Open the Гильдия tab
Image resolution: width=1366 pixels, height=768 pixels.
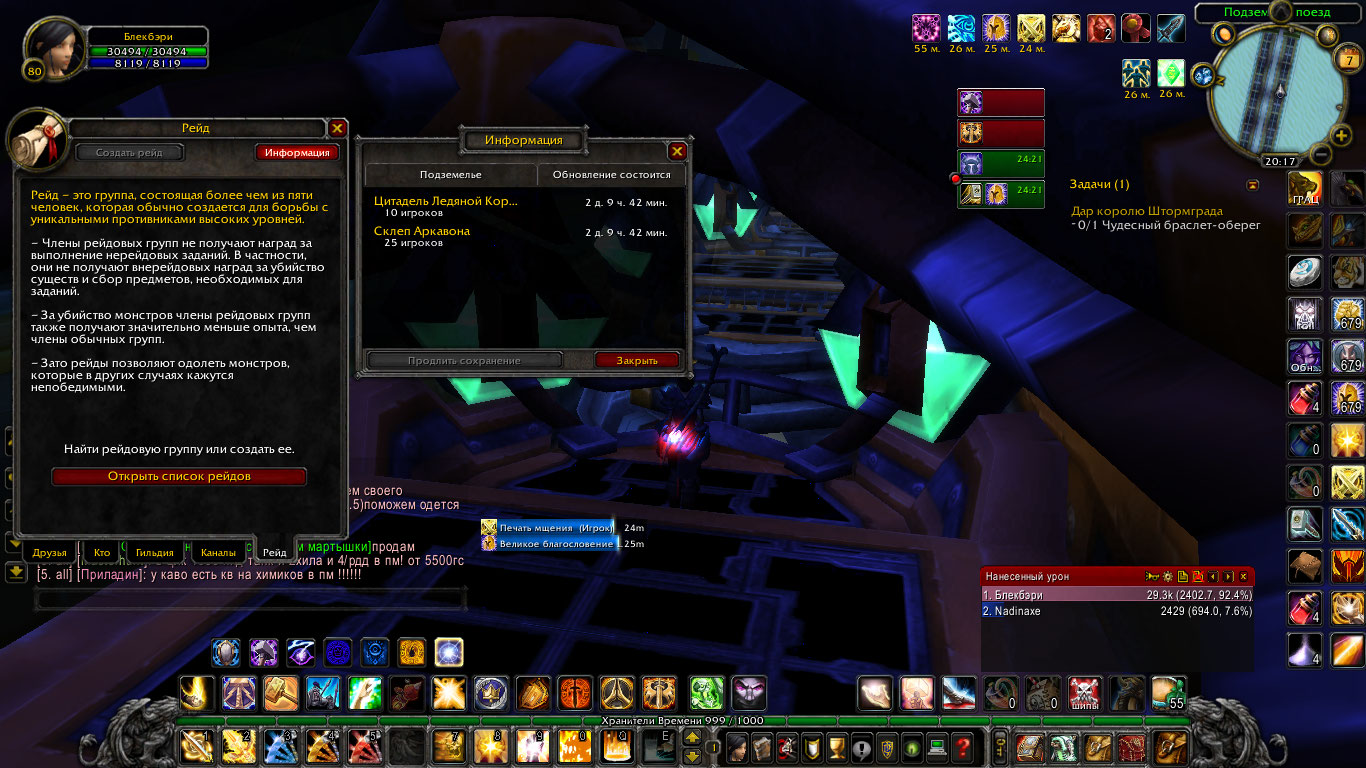157,552
